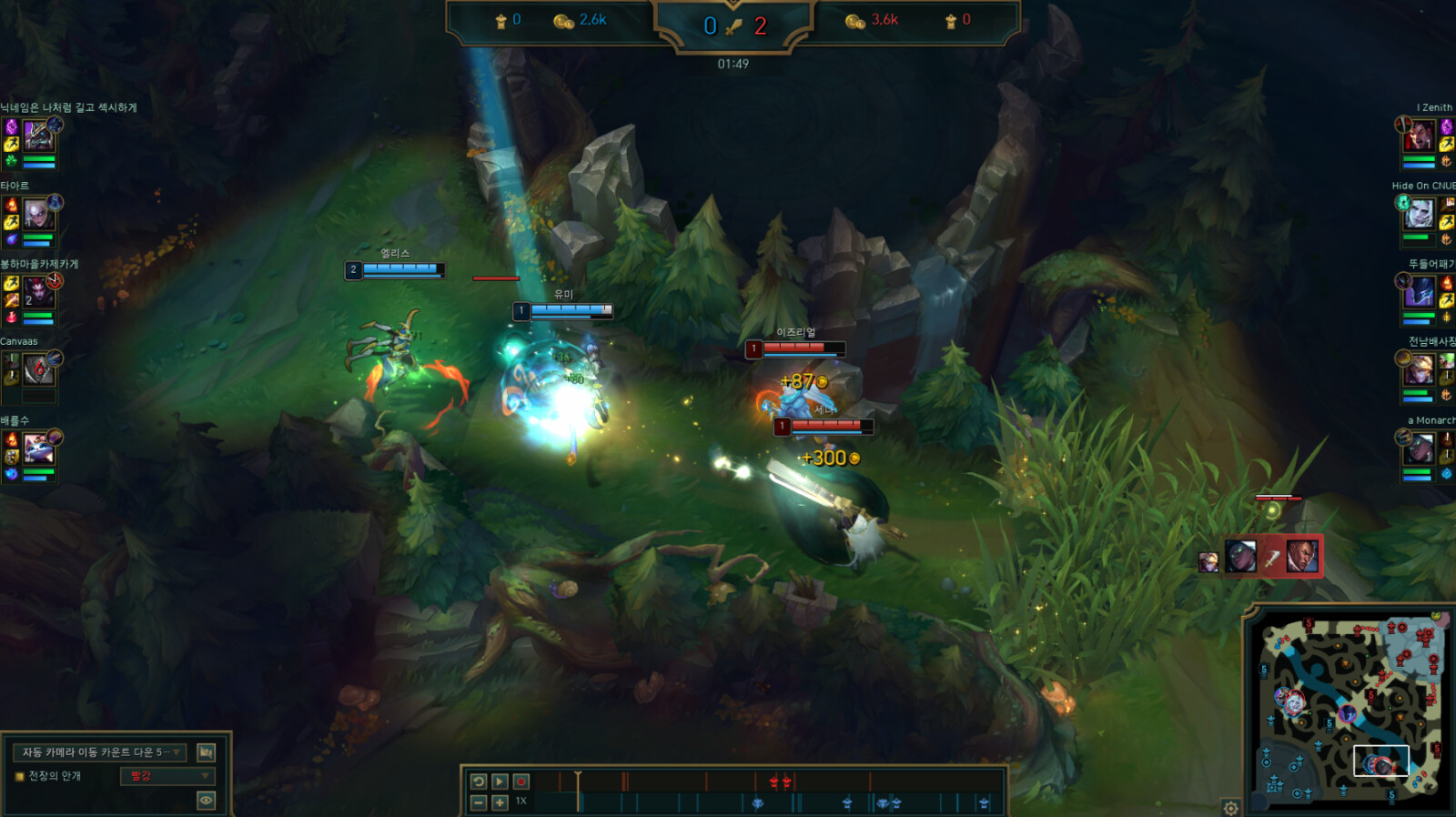Decrease playback speed with the minus button
1456x817 pixels.
tap(479, 802)
